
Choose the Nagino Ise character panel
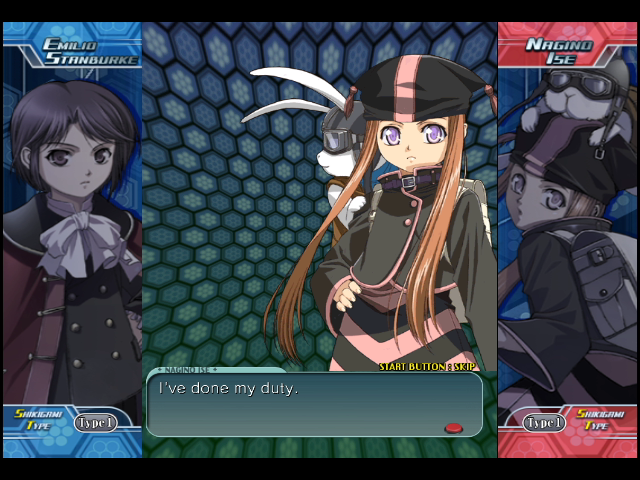coord(568,230)
